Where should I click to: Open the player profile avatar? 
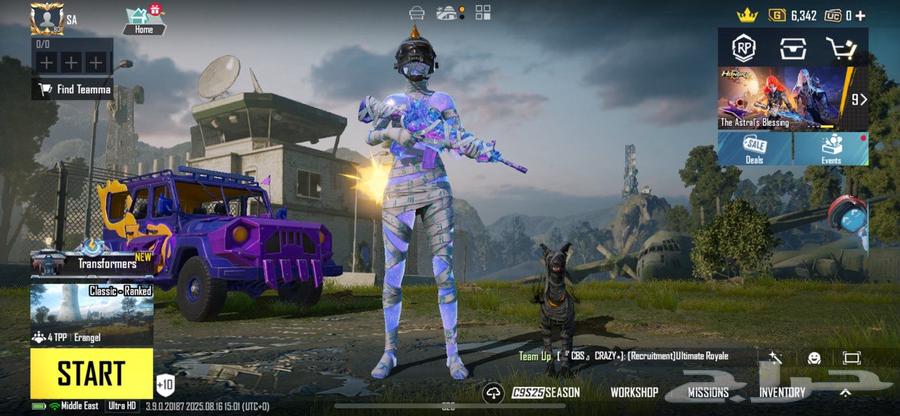click(46, 18)
